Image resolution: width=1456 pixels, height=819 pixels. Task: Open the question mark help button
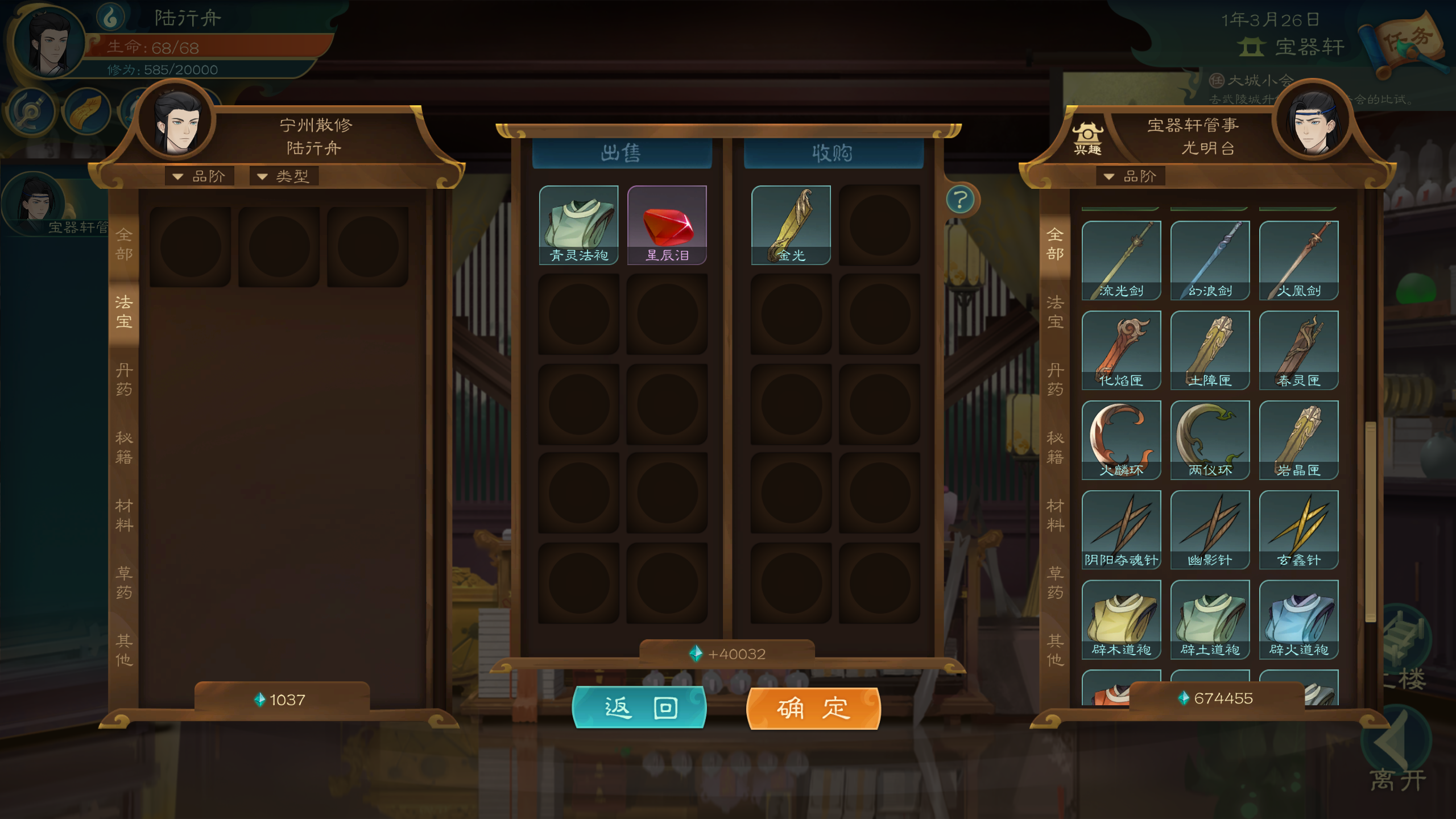point(961,200)
